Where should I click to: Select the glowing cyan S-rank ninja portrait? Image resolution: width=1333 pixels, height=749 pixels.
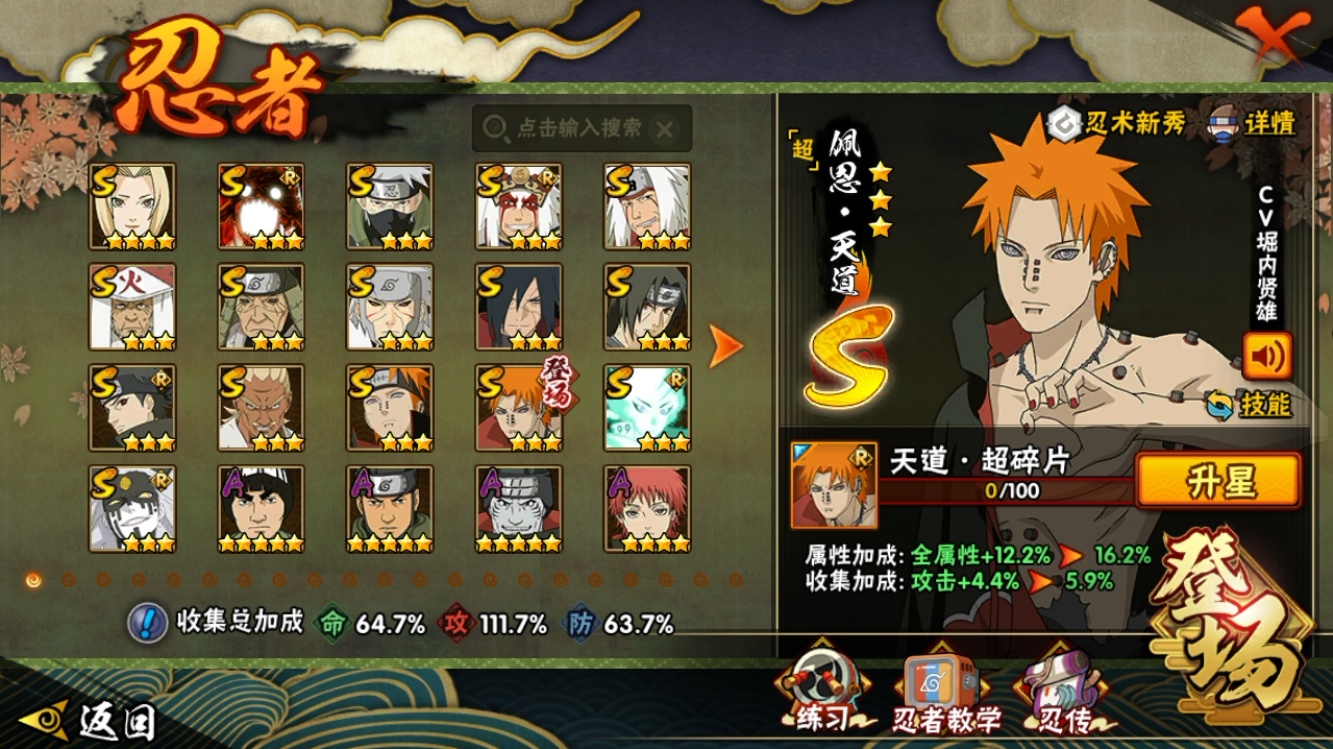(x=647, y=407)
